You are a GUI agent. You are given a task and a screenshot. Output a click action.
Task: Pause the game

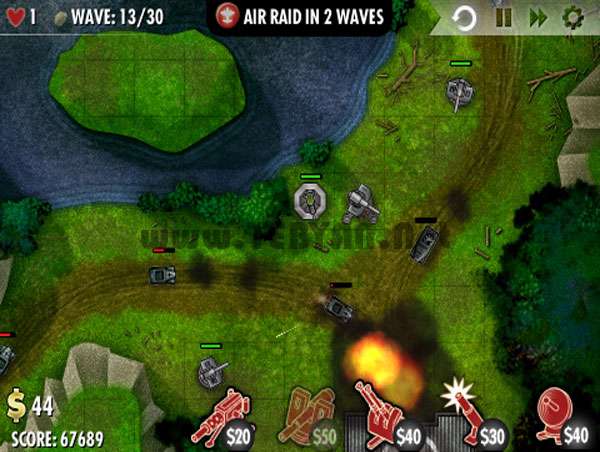point(503,17)
